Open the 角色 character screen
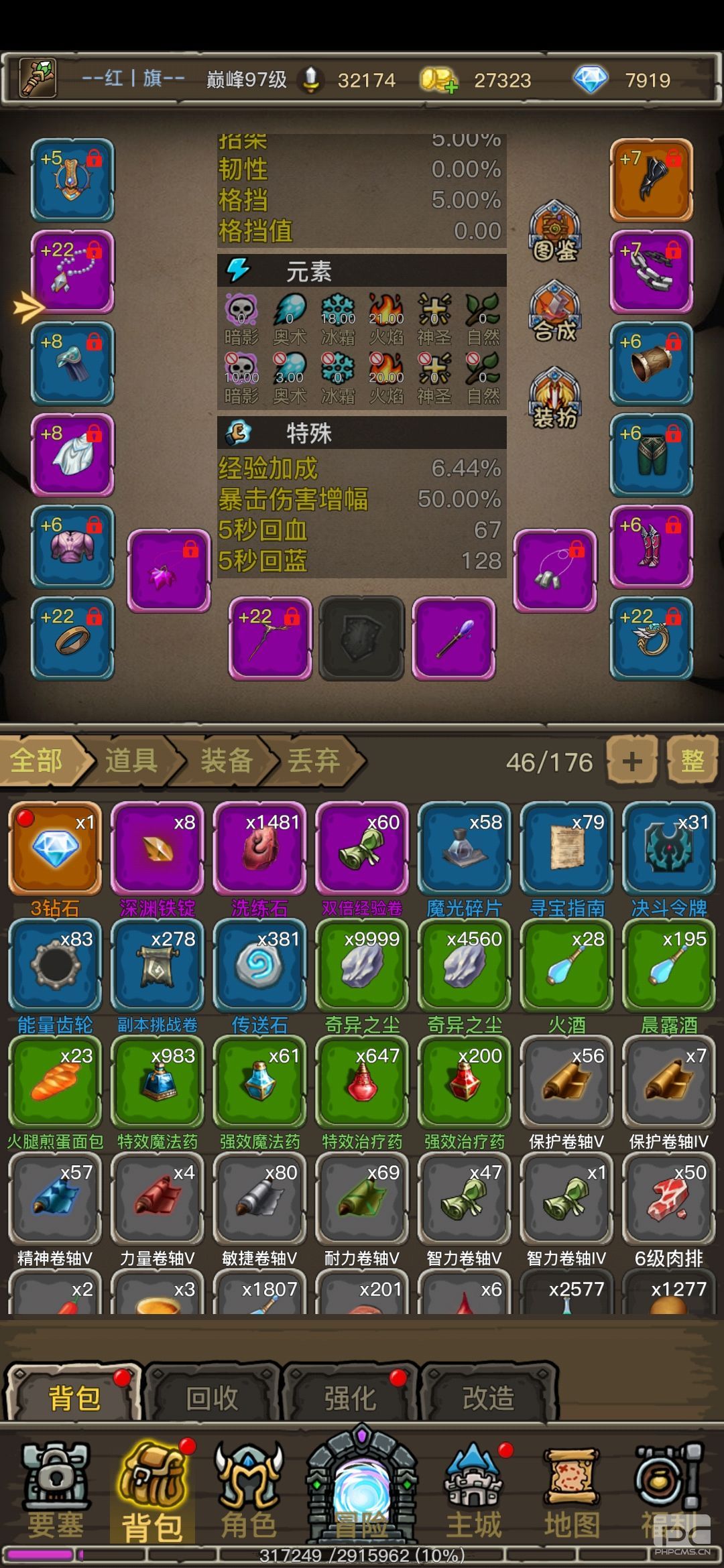724x1568 pixels. pos(249,1491)
